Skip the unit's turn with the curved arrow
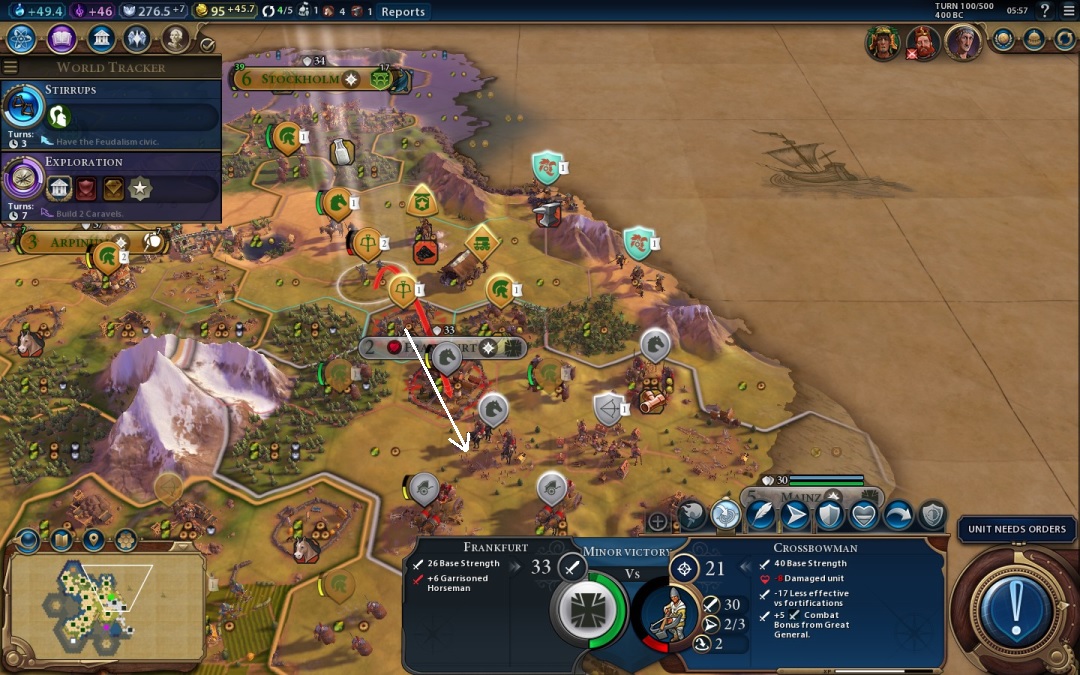The width and height of the screenshot is (1080, 675). coord(898,515)
